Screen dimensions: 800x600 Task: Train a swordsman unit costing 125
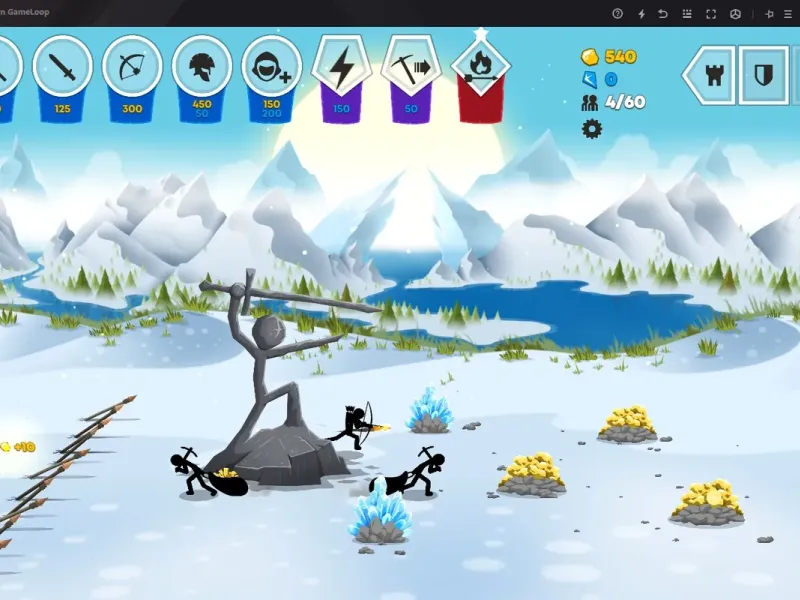click(x=62, y=68)
